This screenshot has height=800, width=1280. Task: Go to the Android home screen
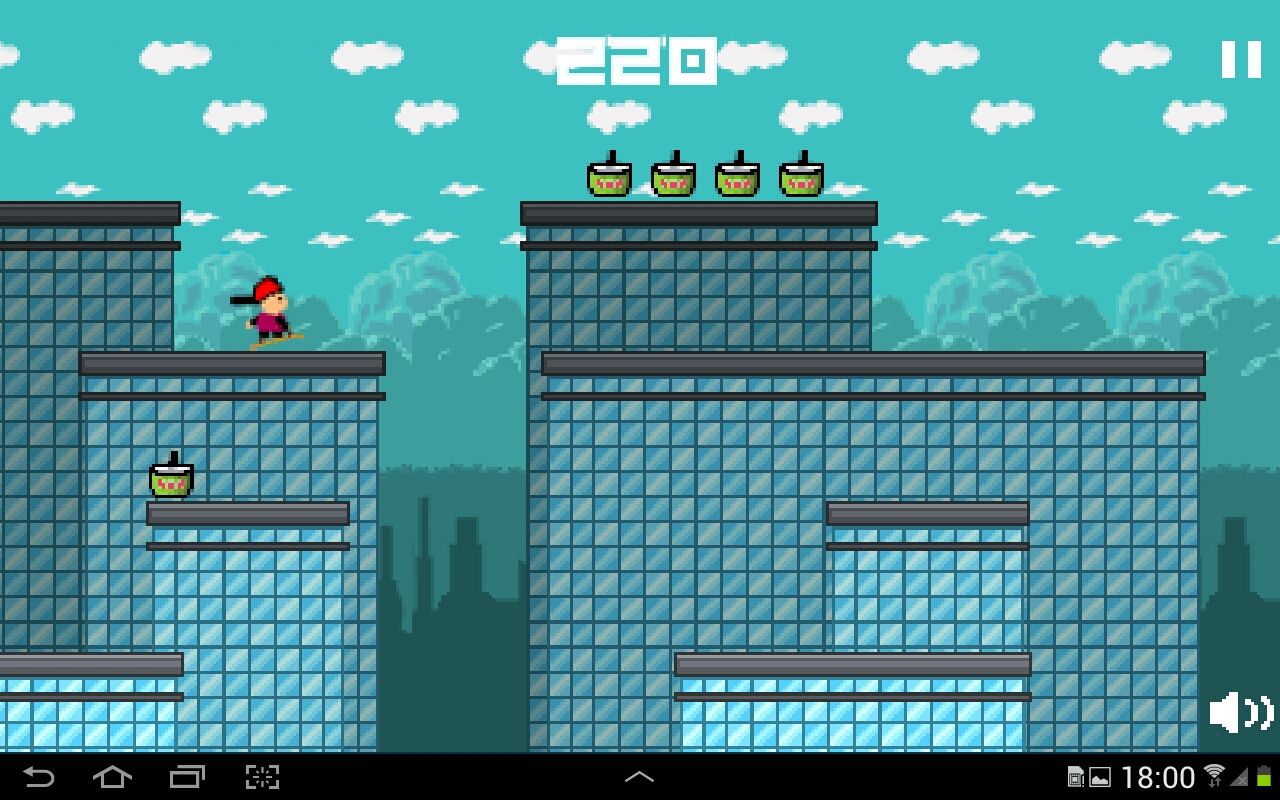pyautogui.click(x=112, y=777)
